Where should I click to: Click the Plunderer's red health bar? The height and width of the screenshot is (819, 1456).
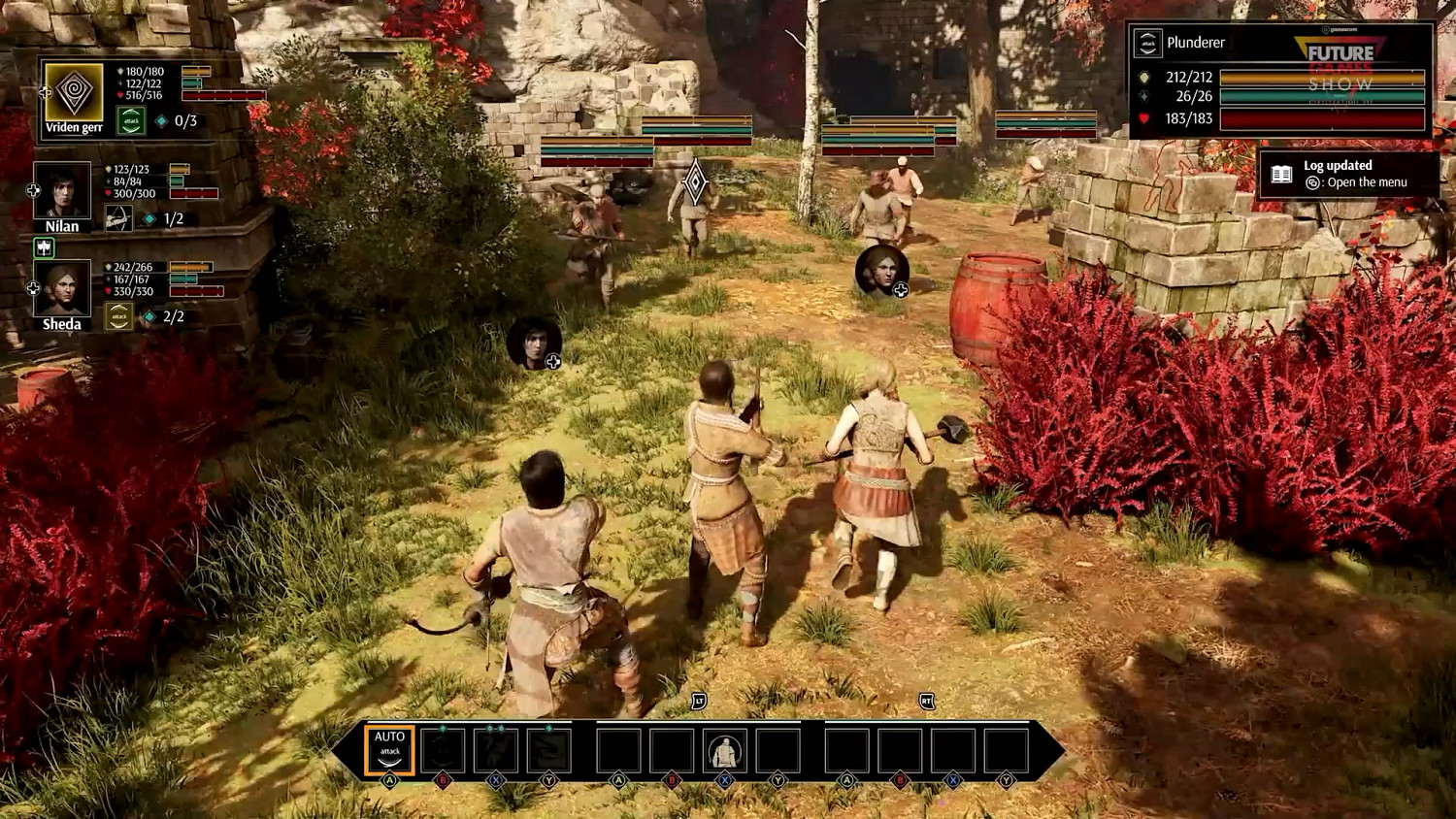(x=1320, y=116)
